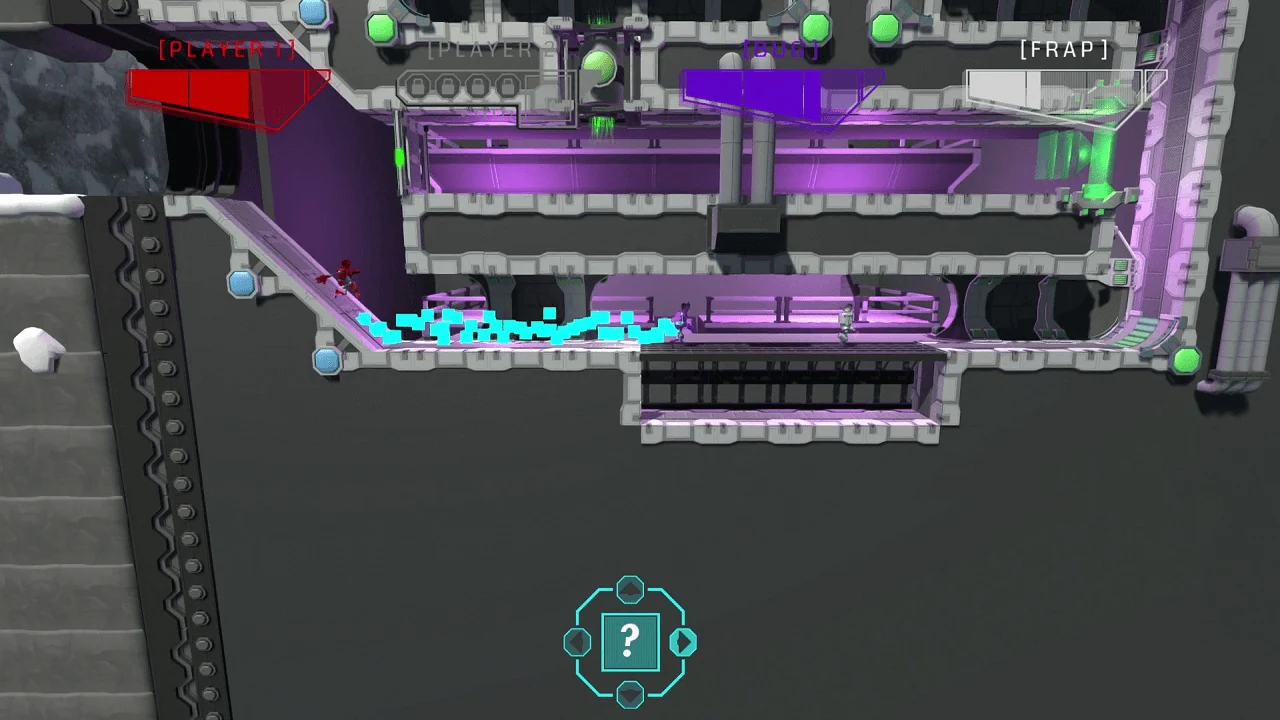The width and height of the screenshot is (1280, 720).
Task: Toggle the cyan diamond marker on the upper-left ledge
Action: 243,286
